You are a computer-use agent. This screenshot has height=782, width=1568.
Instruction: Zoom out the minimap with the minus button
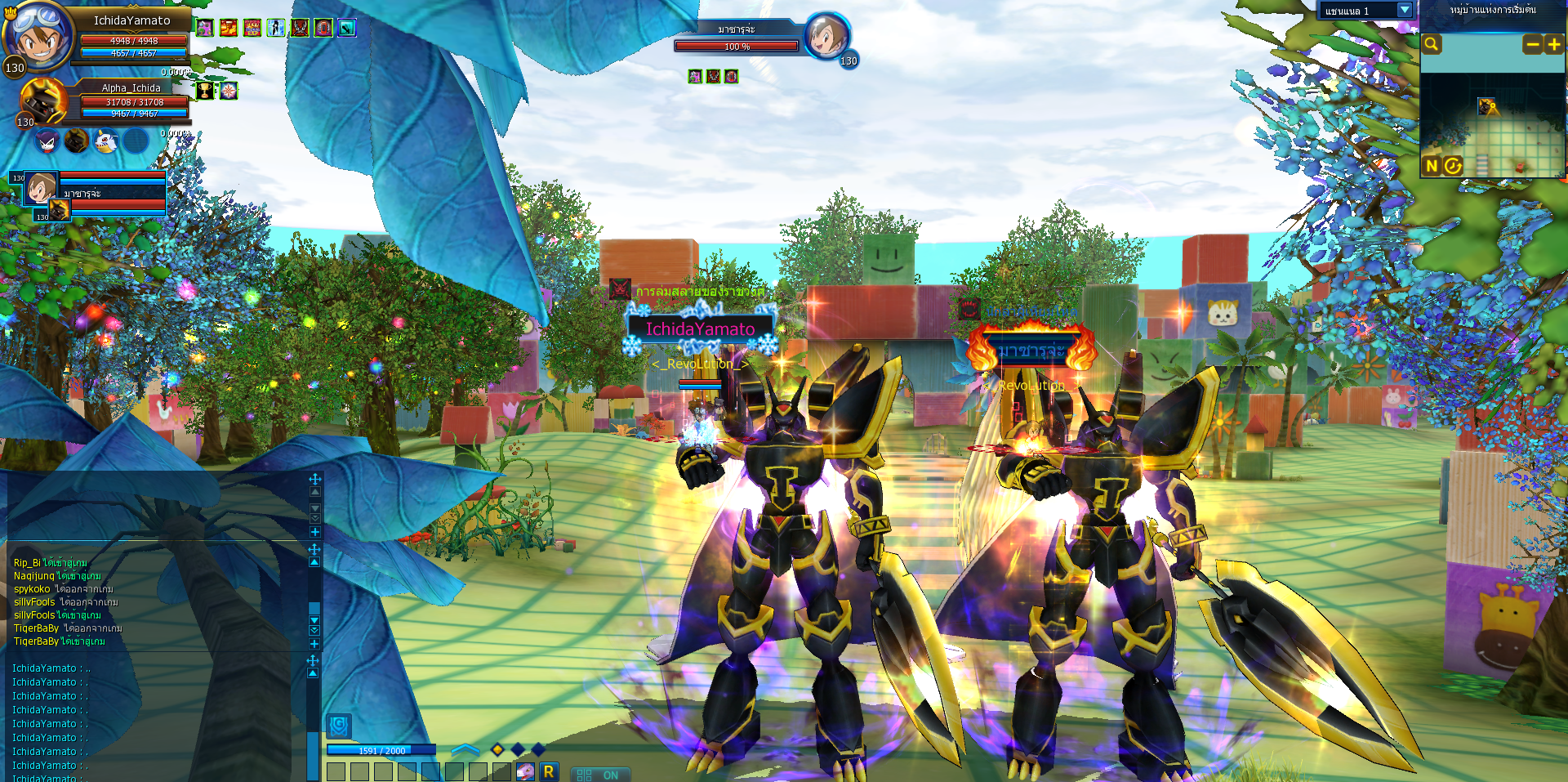pyautogui.click(x=1533, y=45)
